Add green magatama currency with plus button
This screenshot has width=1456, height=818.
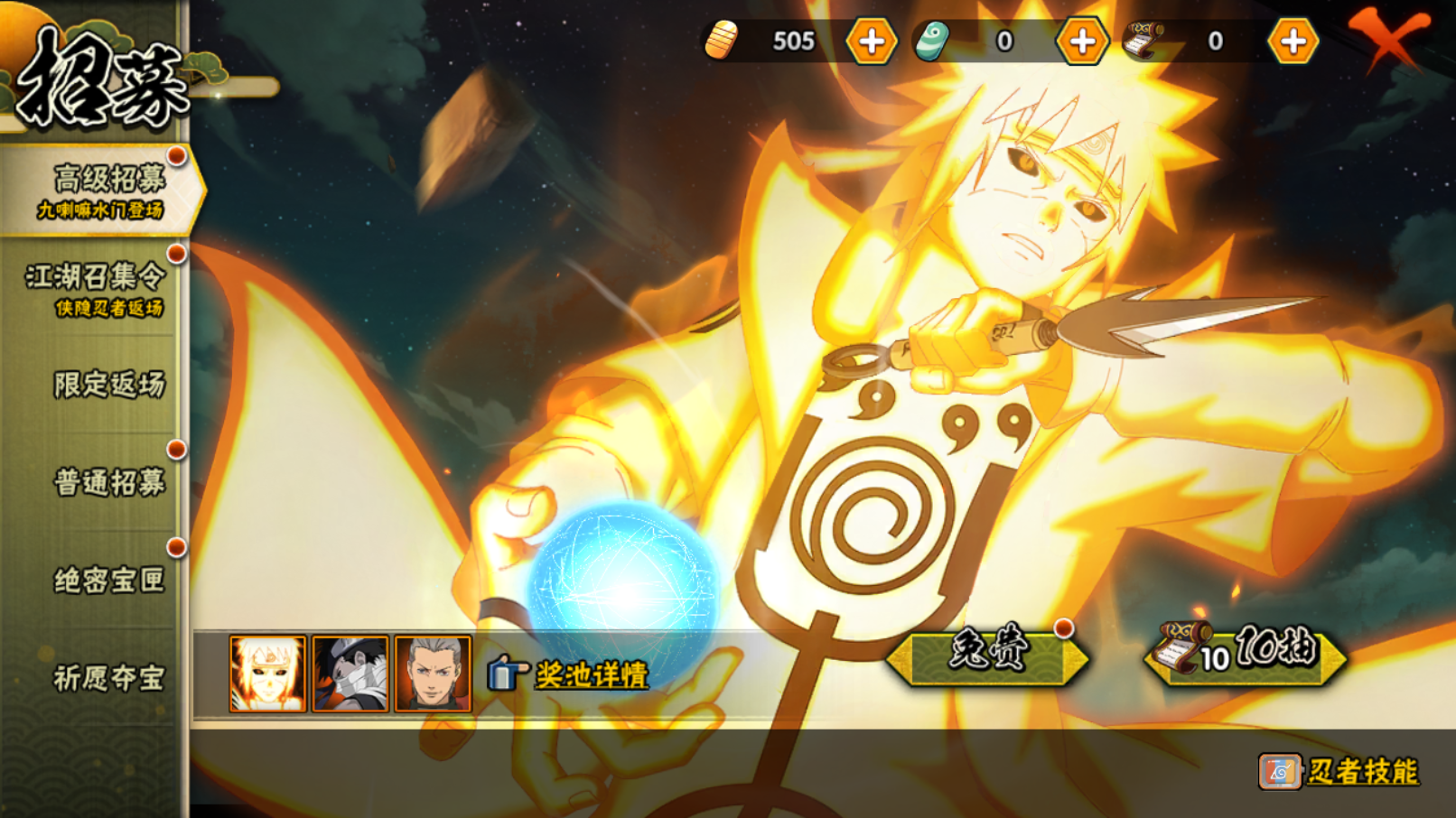click(1081, 42)
